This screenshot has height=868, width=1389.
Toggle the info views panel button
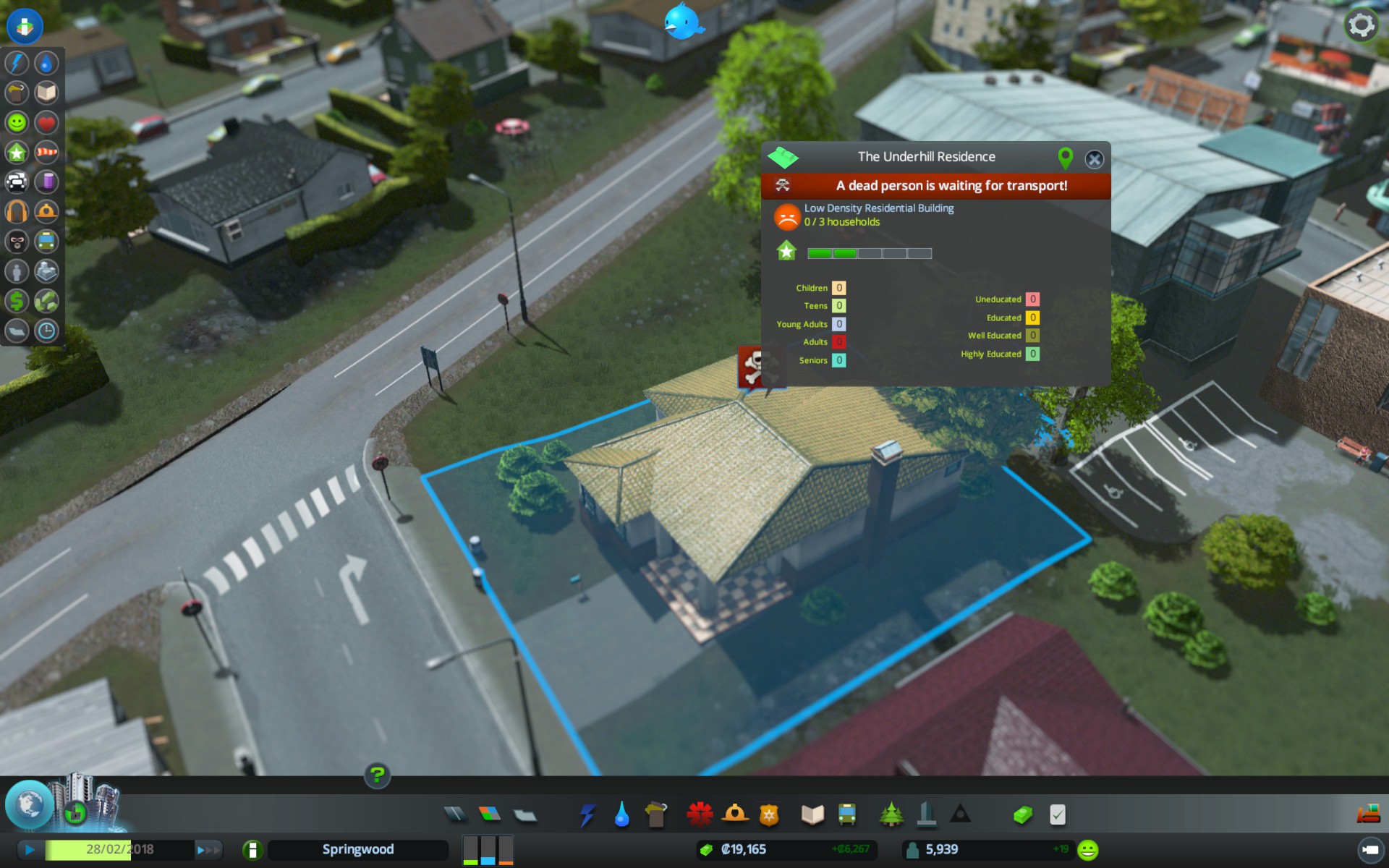[x=25, y=26]
